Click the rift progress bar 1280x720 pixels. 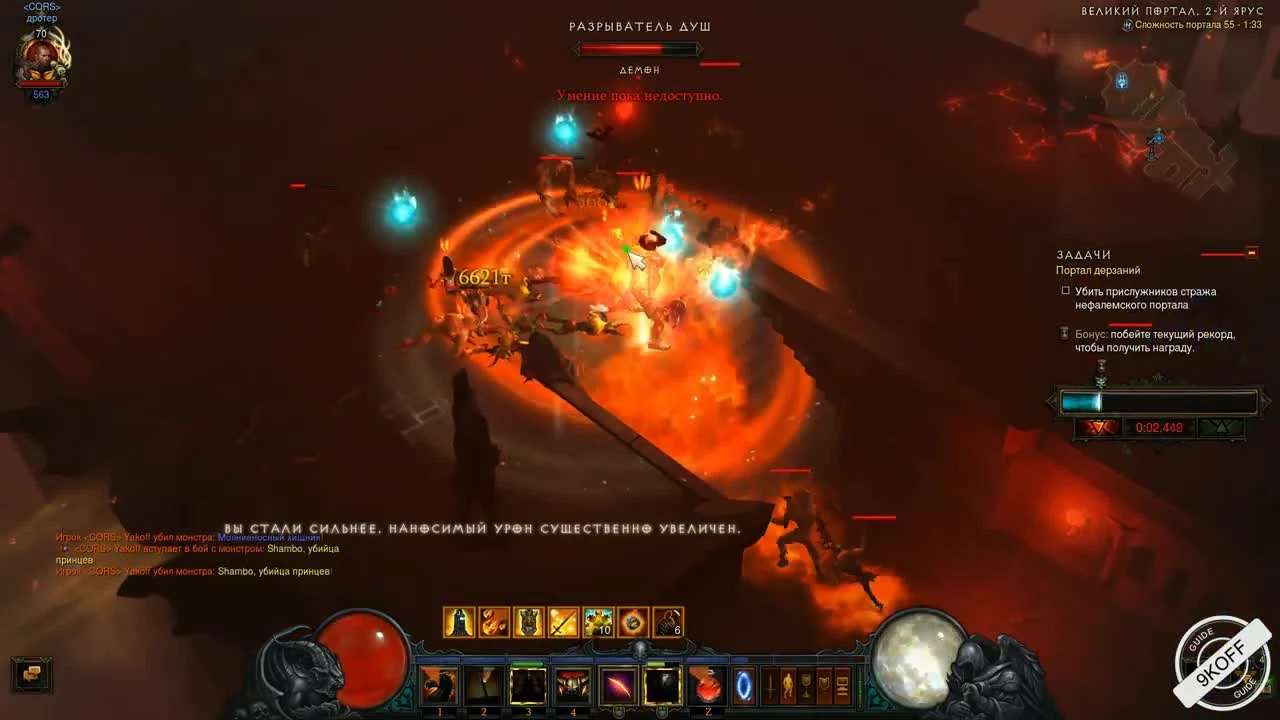(x=1157, y=402)
